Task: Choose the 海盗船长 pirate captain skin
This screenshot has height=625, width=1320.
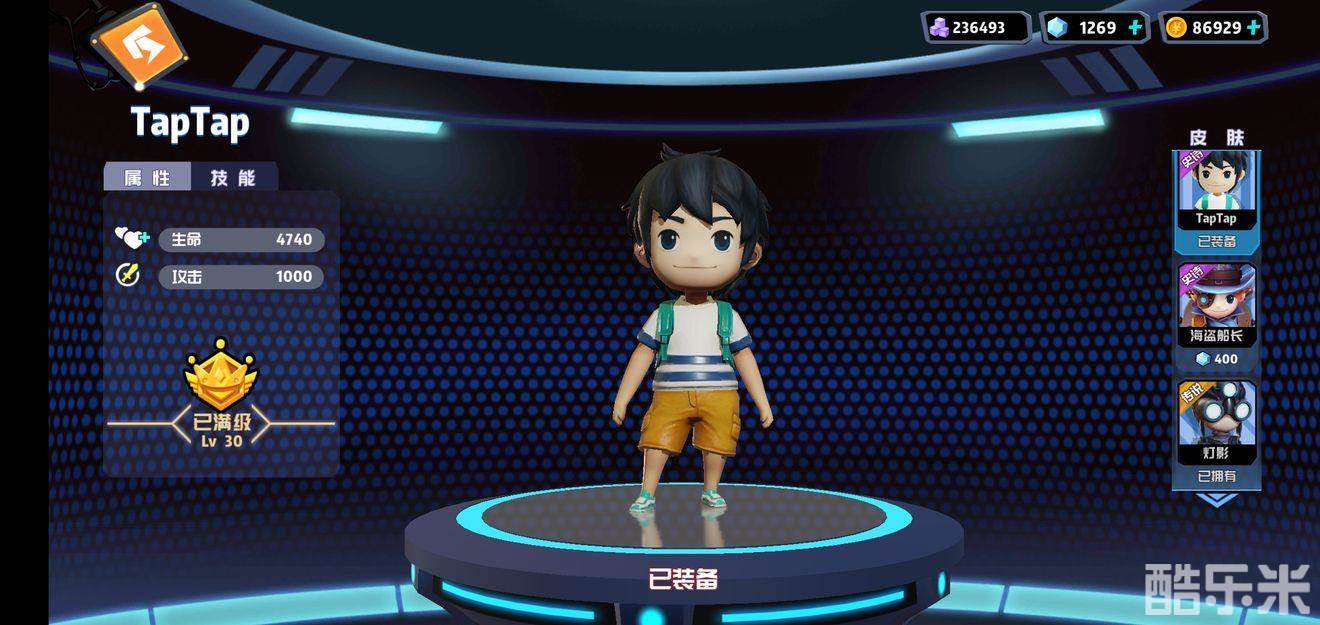Action: point(1216,307)
